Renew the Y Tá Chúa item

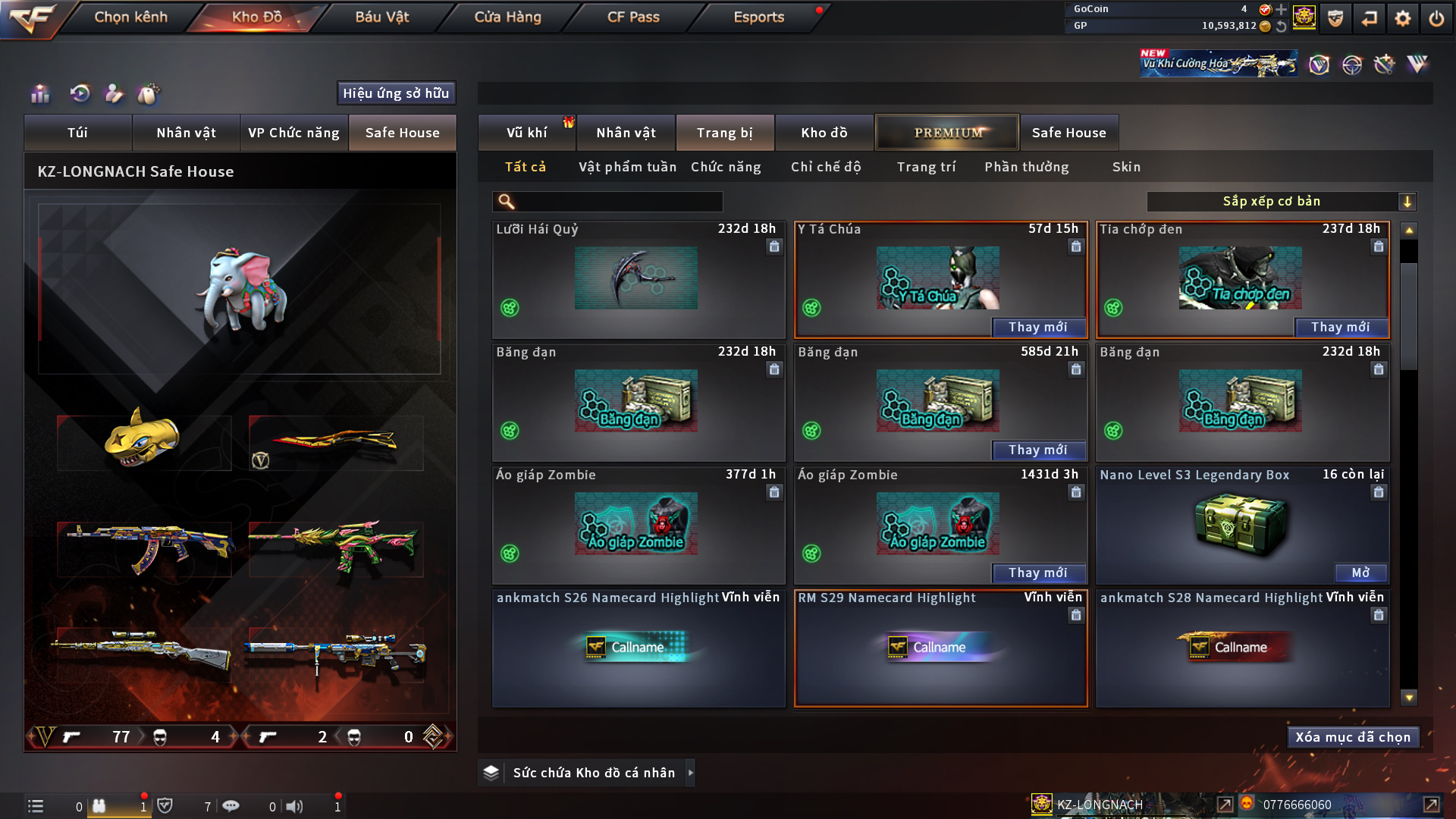point(1037,327)
